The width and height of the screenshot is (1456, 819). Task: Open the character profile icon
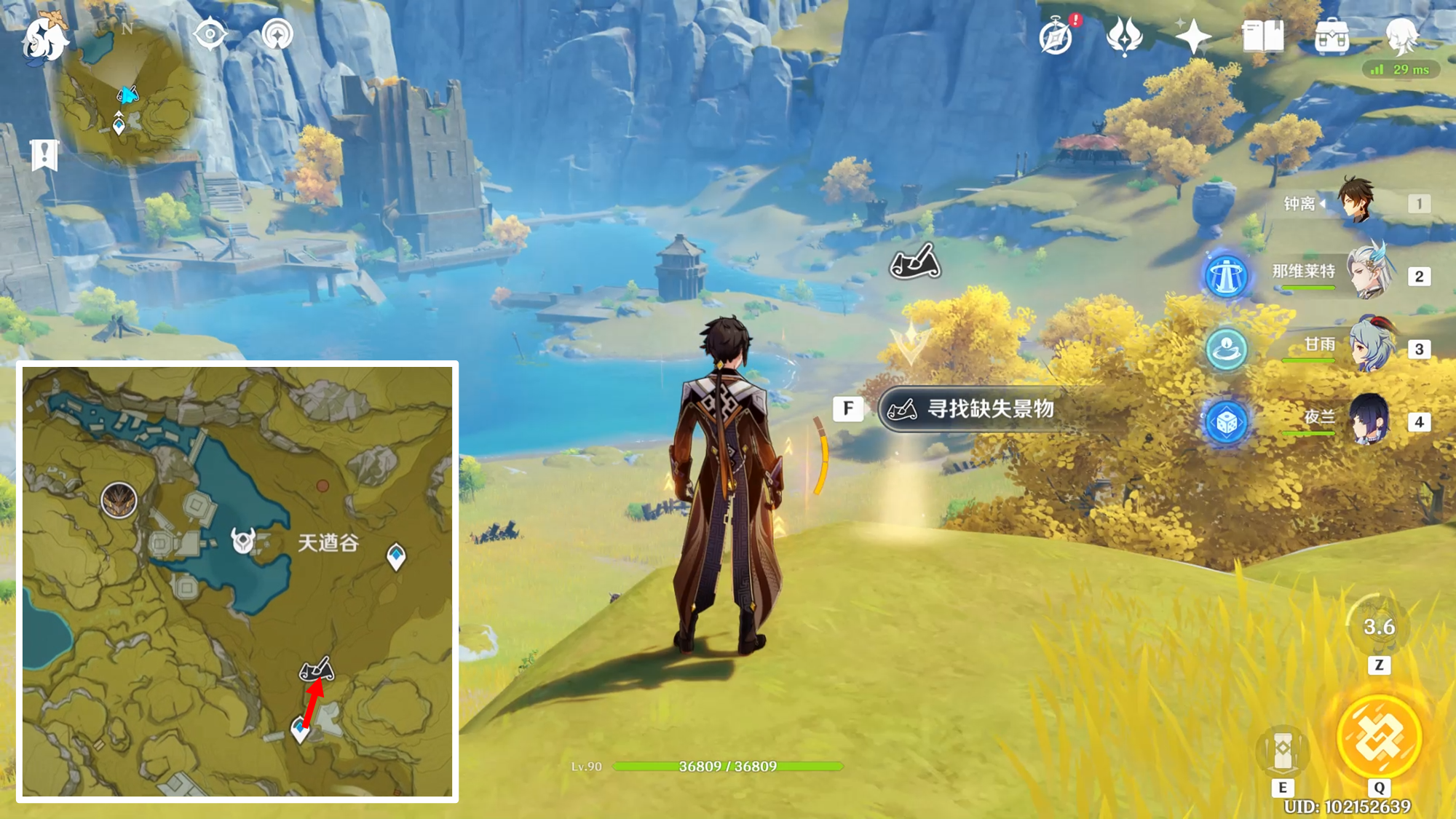pyautogui.click(x=1401, y=36)
